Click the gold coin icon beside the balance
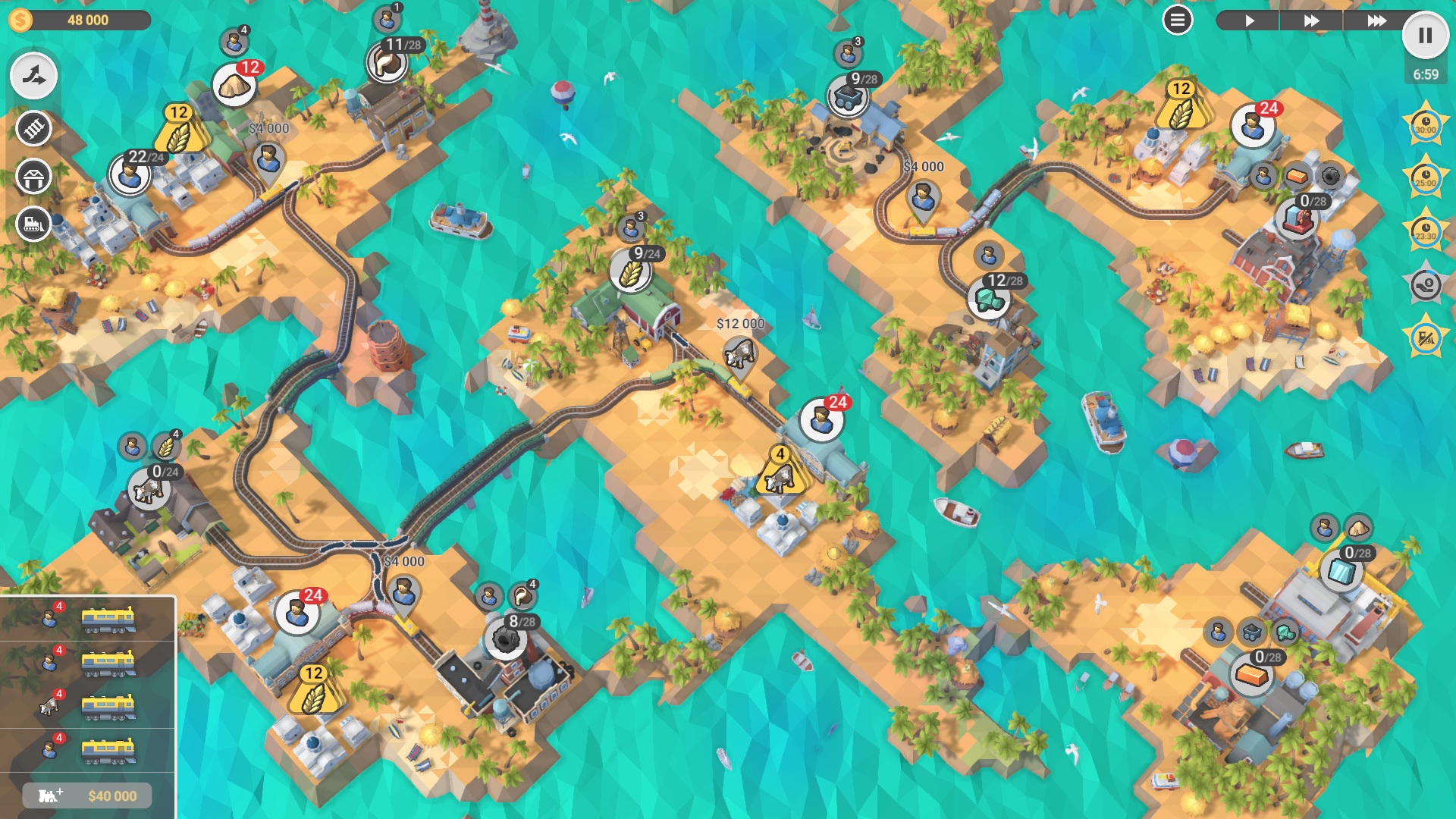The height and width of the screenshot is (819, 1456). [x=19, y=20]
